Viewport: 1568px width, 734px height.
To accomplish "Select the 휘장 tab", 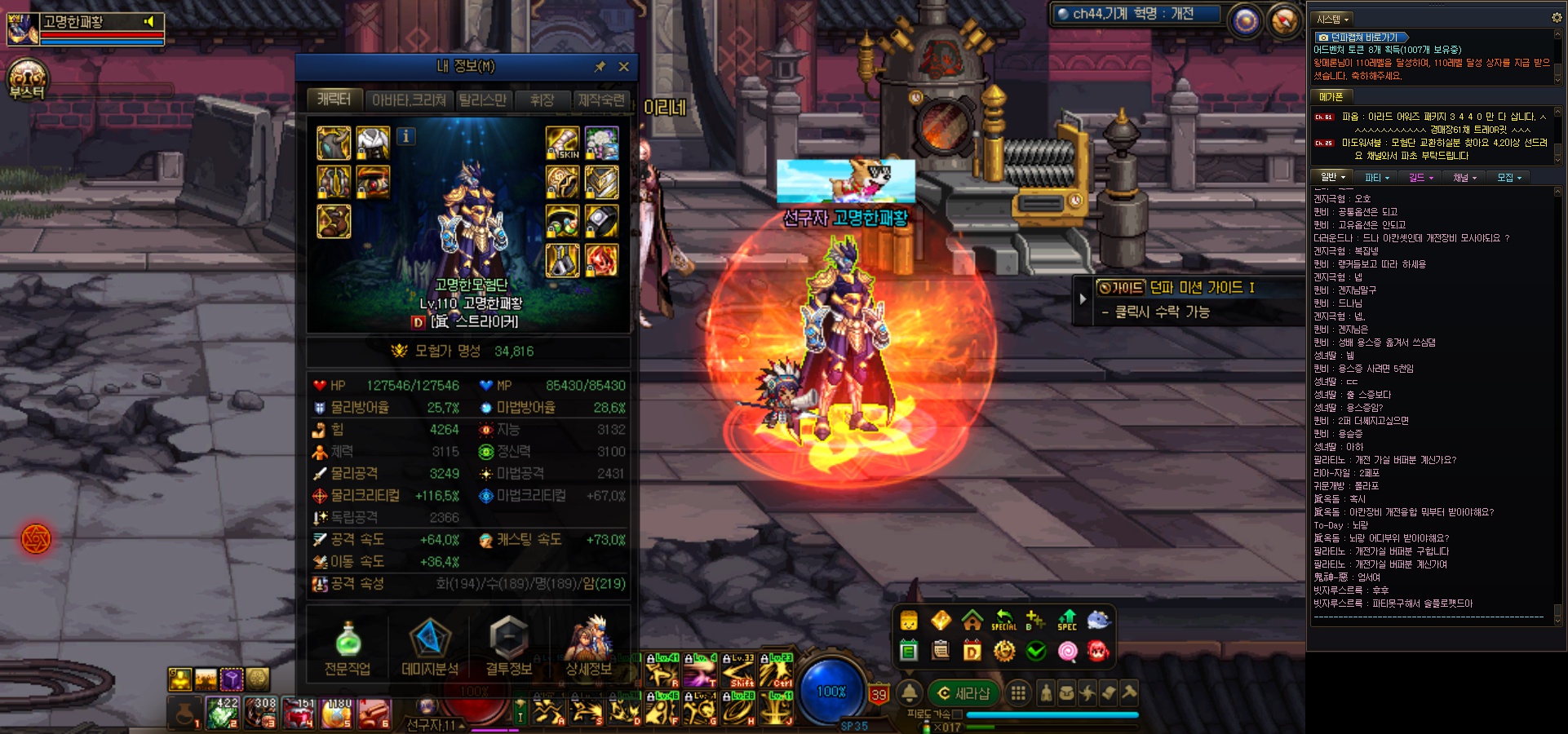I will (x=542, y=100).
